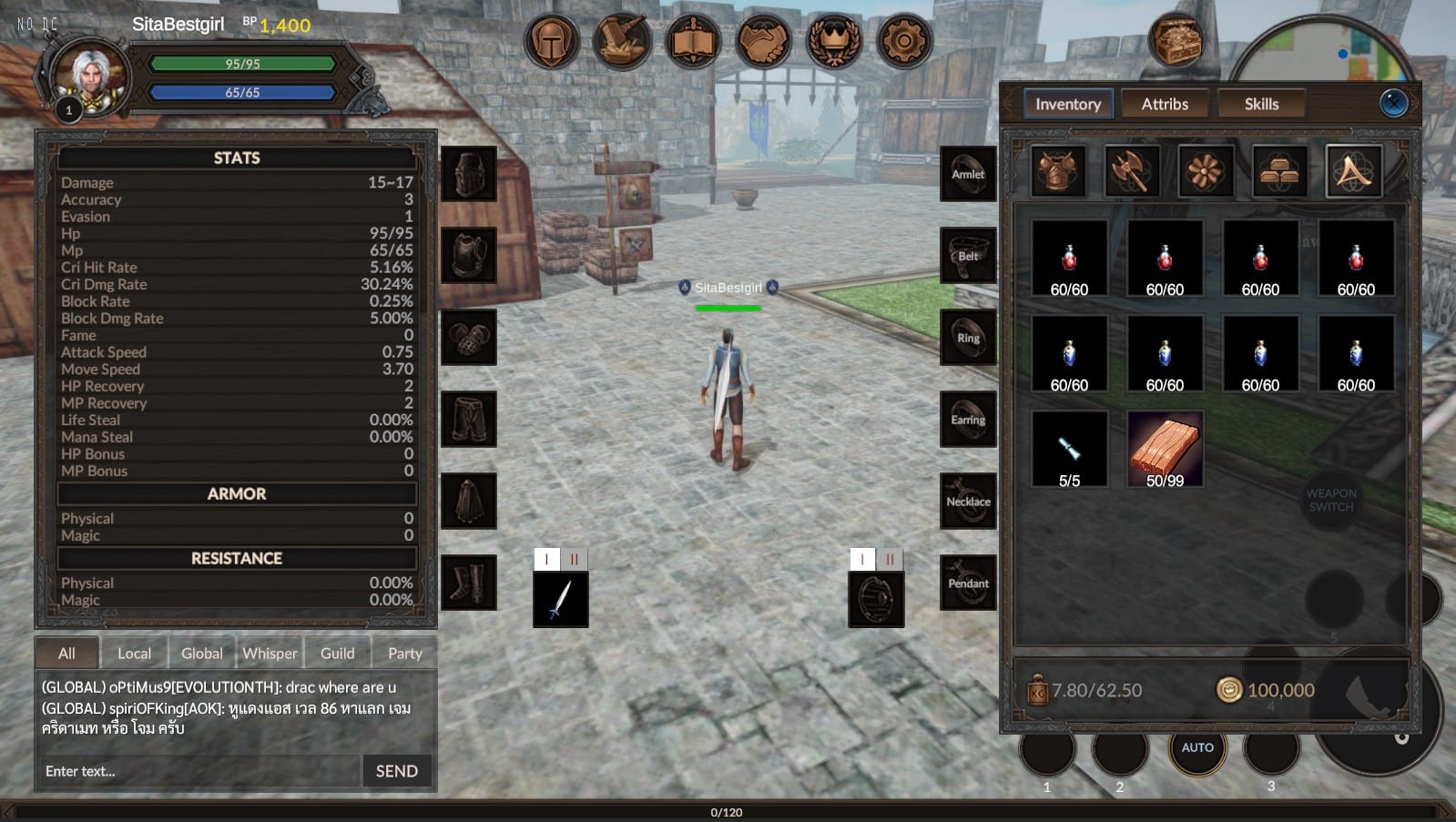
Task: Switch chat to the Global tab
Action: (x=201, y=653)
